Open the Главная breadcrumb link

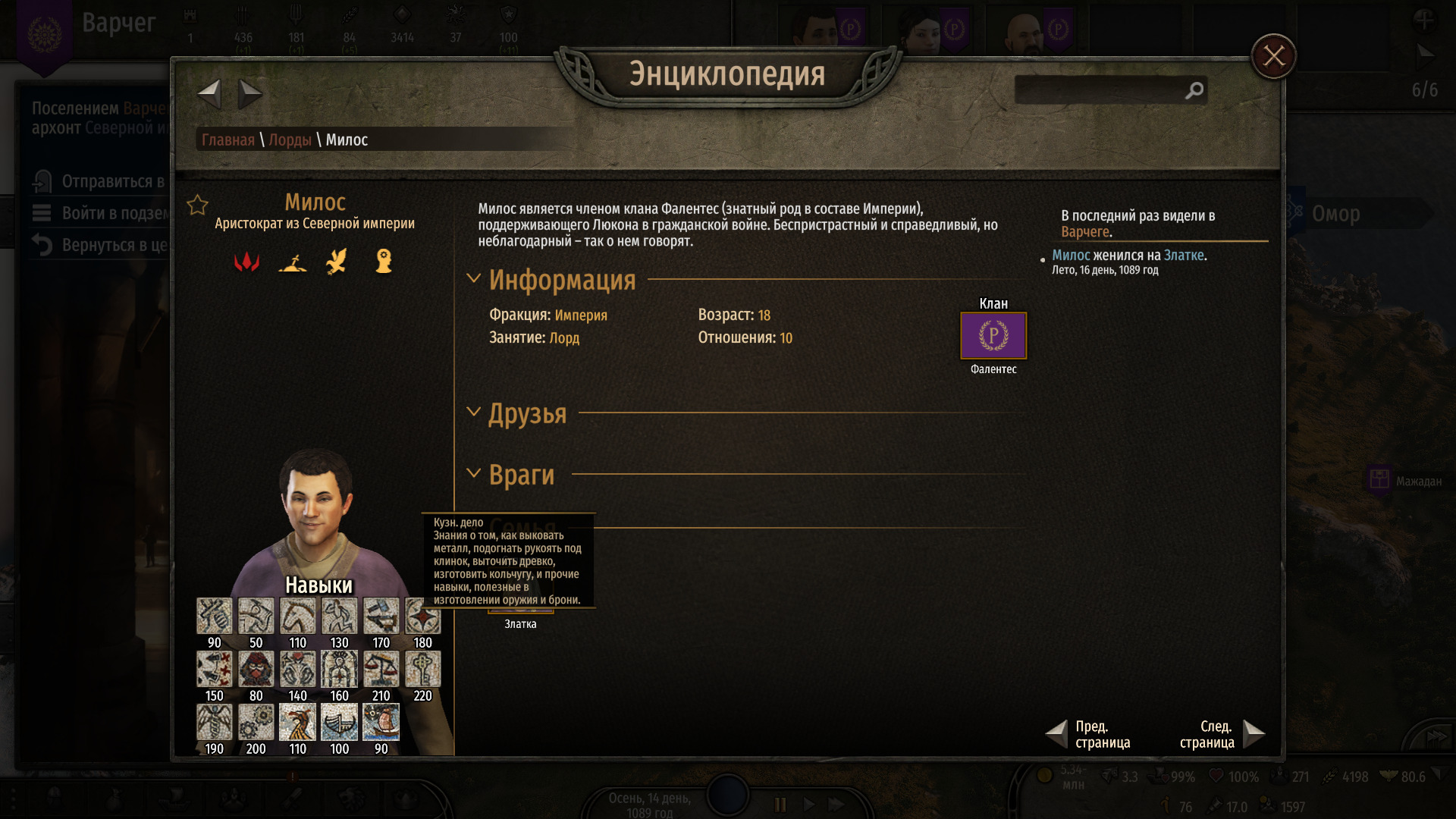click(x=227, y=140)
